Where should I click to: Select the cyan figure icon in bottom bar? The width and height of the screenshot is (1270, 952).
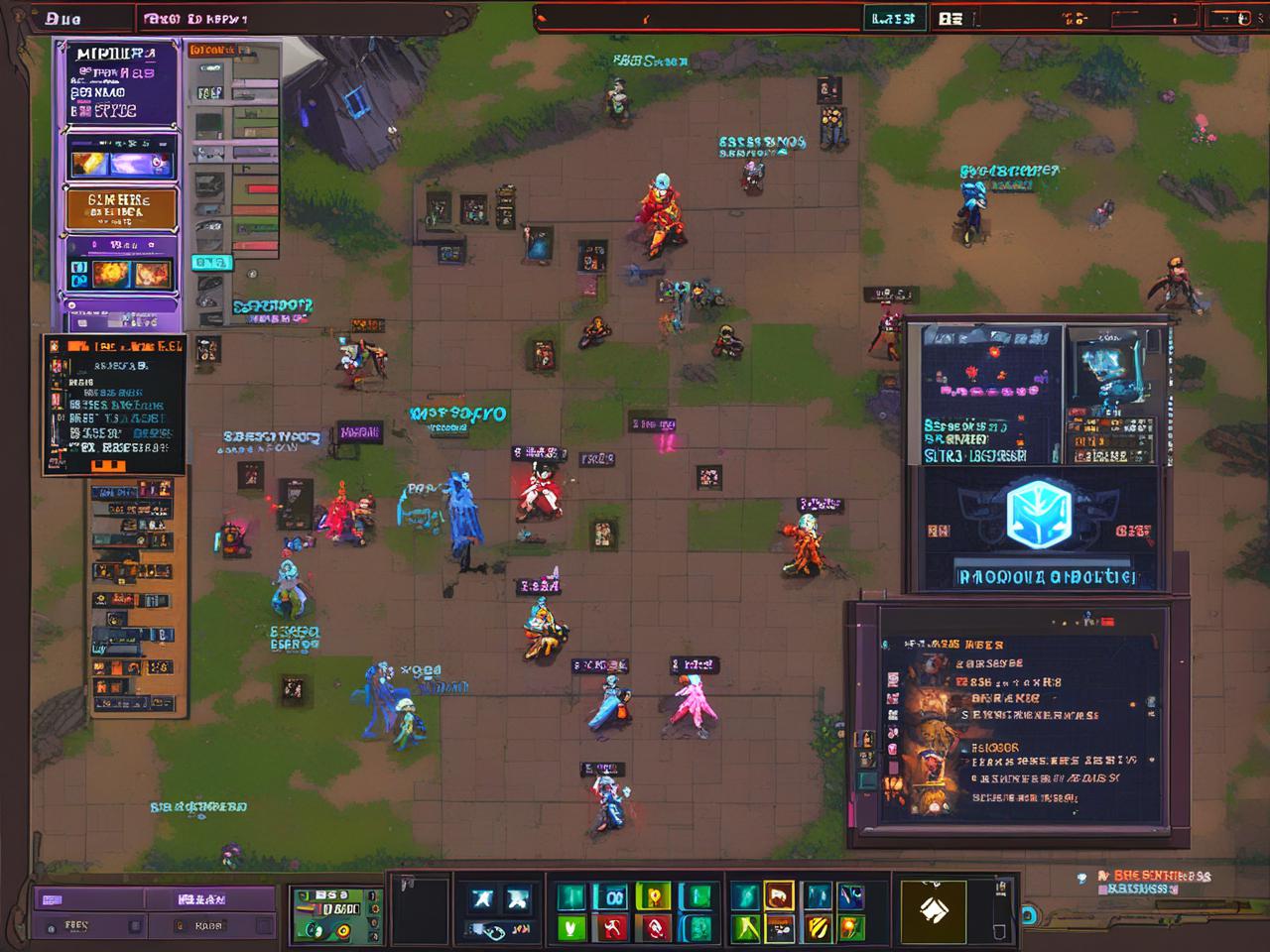pyautogui.click(x=483, y=898)
